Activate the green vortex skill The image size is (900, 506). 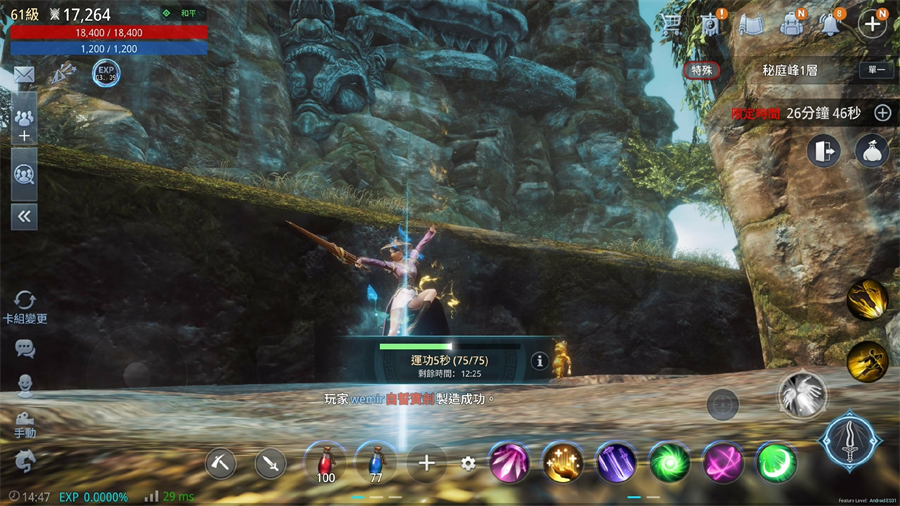pos(669,462)
